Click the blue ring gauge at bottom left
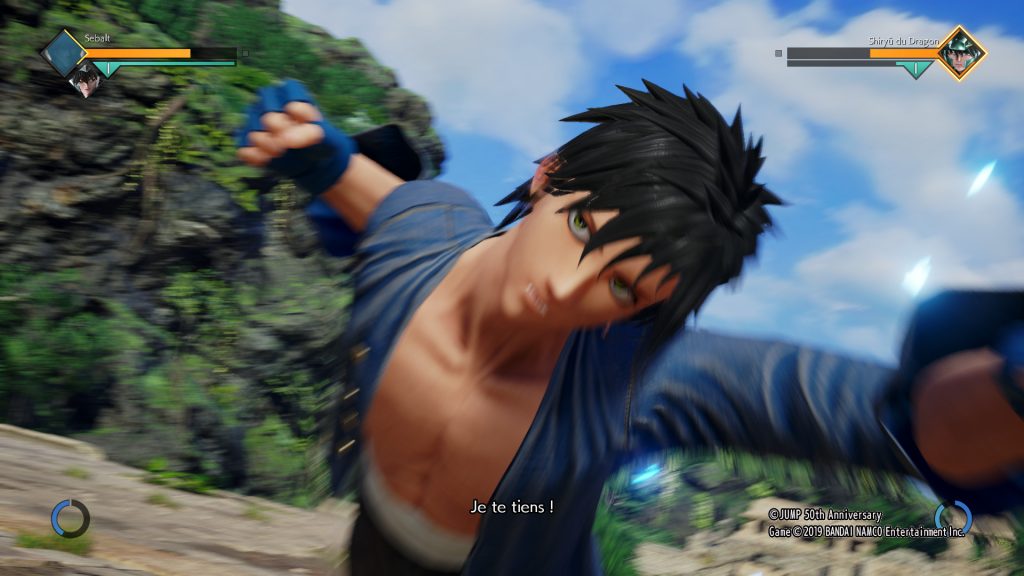Screen dimensions: 1024x576 [70, 519]
